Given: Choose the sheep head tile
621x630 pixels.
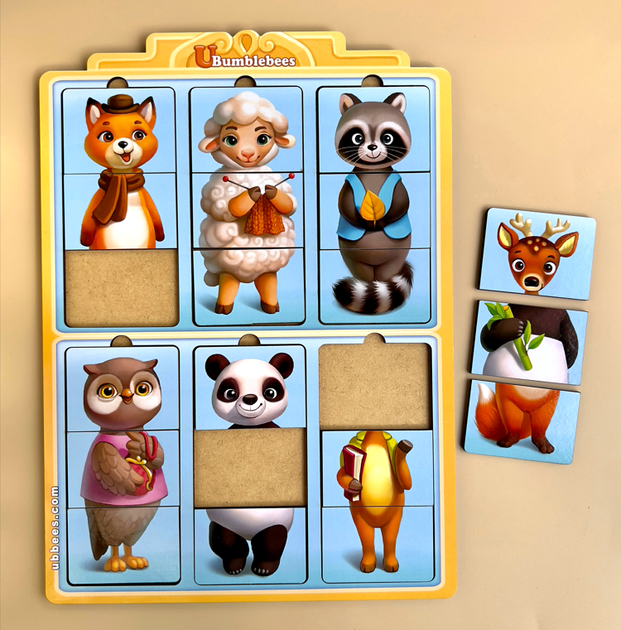Looking at the screenshot, I should pos(246,131).
